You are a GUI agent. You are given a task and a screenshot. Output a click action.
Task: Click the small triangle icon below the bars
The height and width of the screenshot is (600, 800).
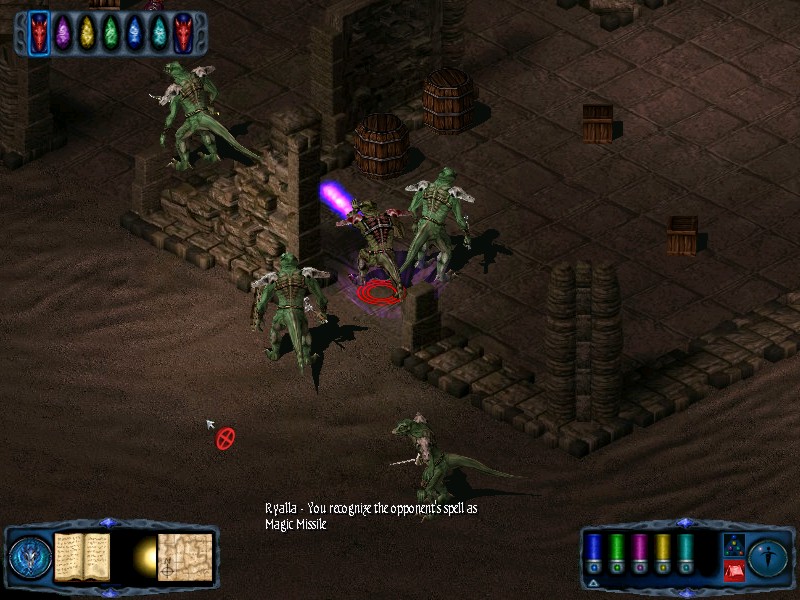(593, 583)
